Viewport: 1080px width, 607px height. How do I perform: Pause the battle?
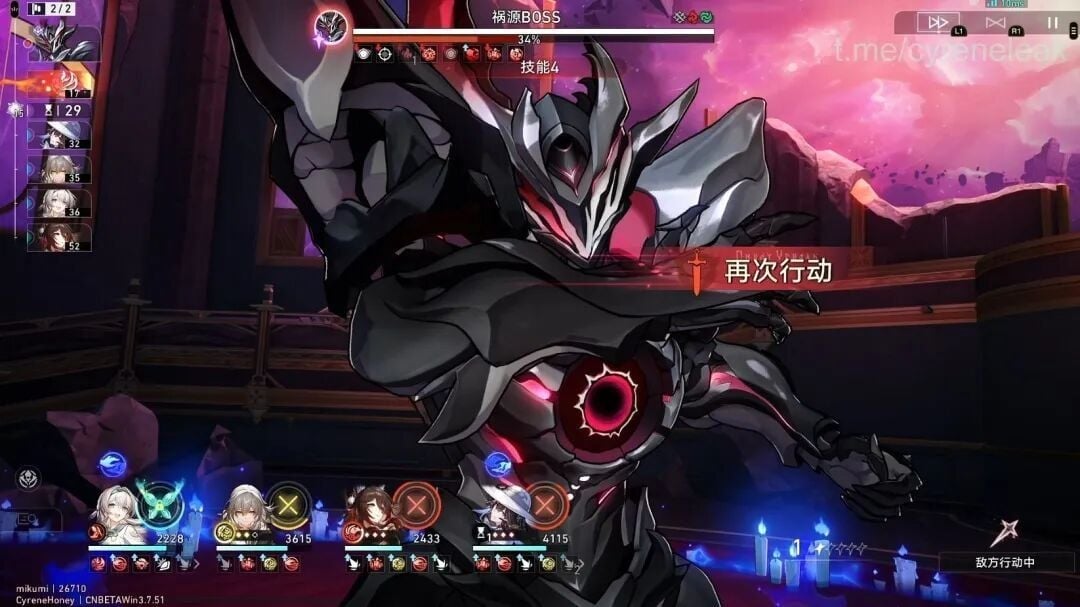(x=1052, y=22)
